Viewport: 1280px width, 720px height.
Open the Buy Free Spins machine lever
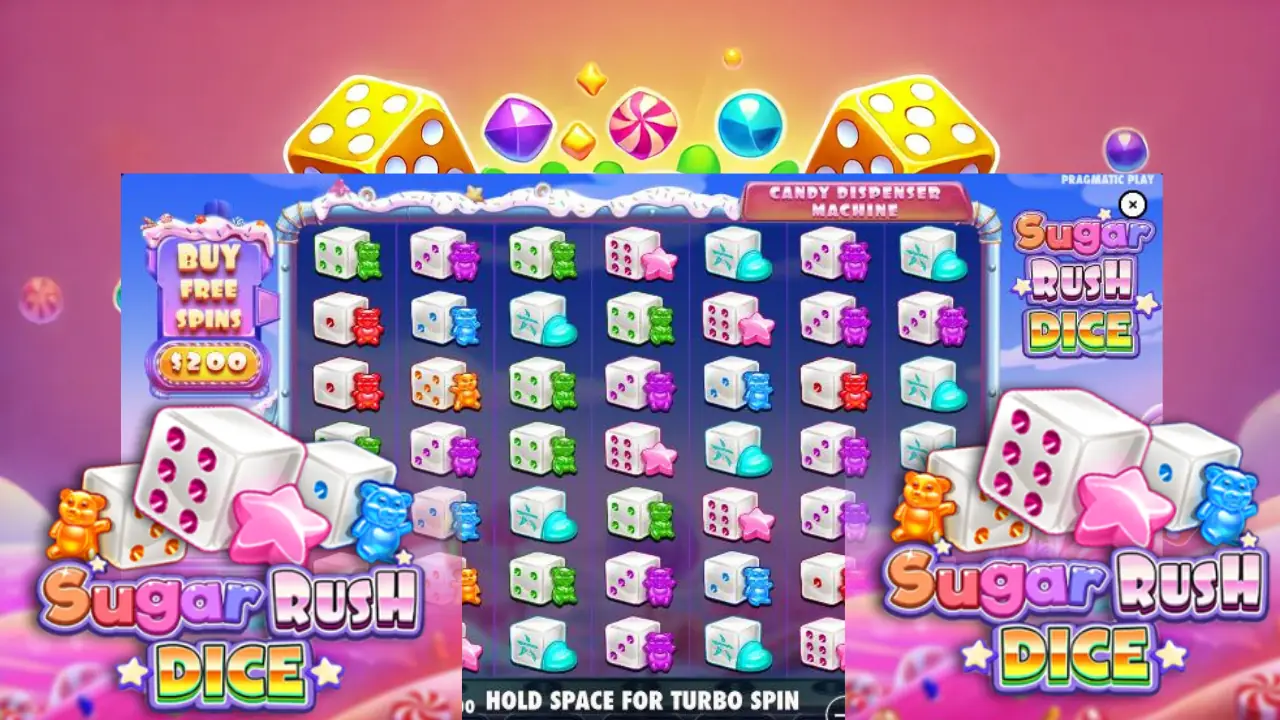click(266, 305)
